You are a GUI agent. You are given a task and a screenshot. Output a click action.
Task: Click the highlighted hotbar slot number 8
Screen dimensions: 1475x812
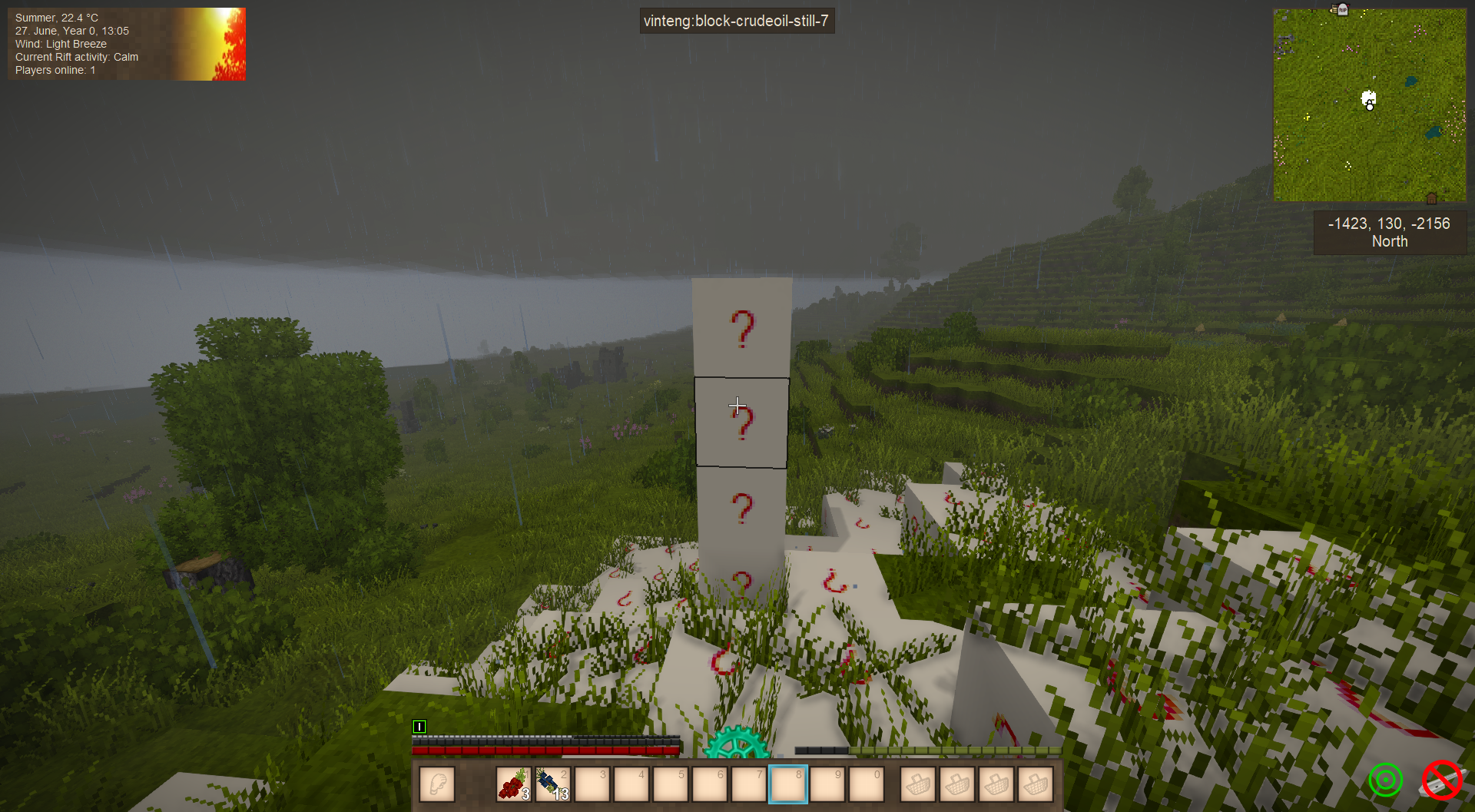(x=788, y=784)
